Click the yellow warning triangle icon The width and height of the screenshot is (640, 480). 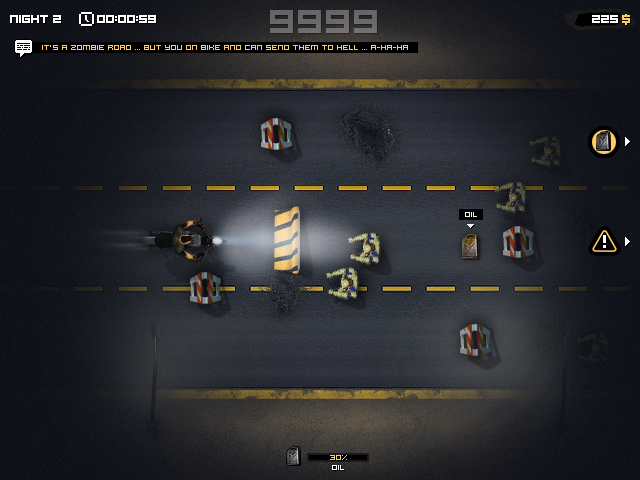(604, 240)
